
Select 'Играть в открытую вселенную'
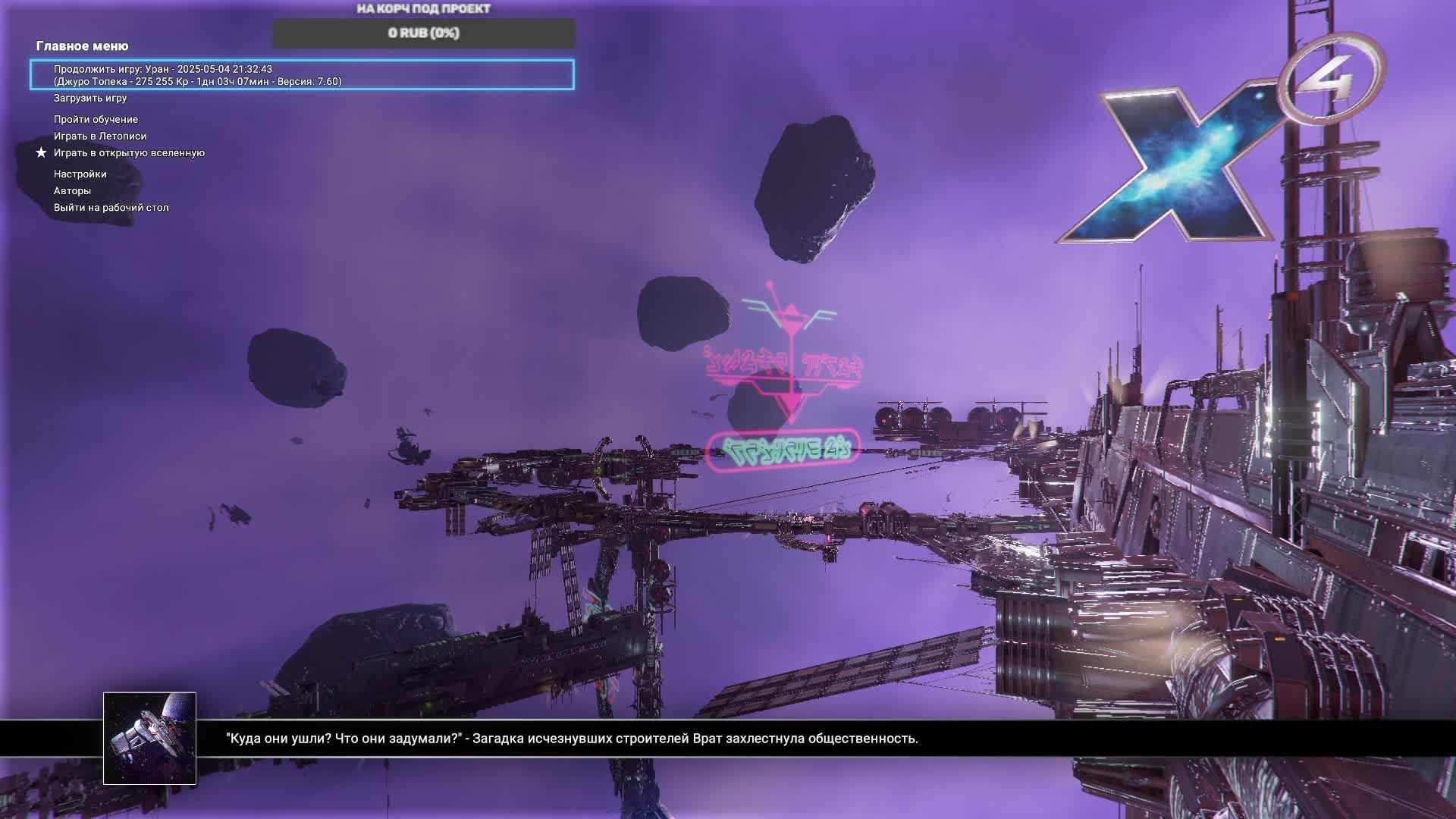[129, 153]
